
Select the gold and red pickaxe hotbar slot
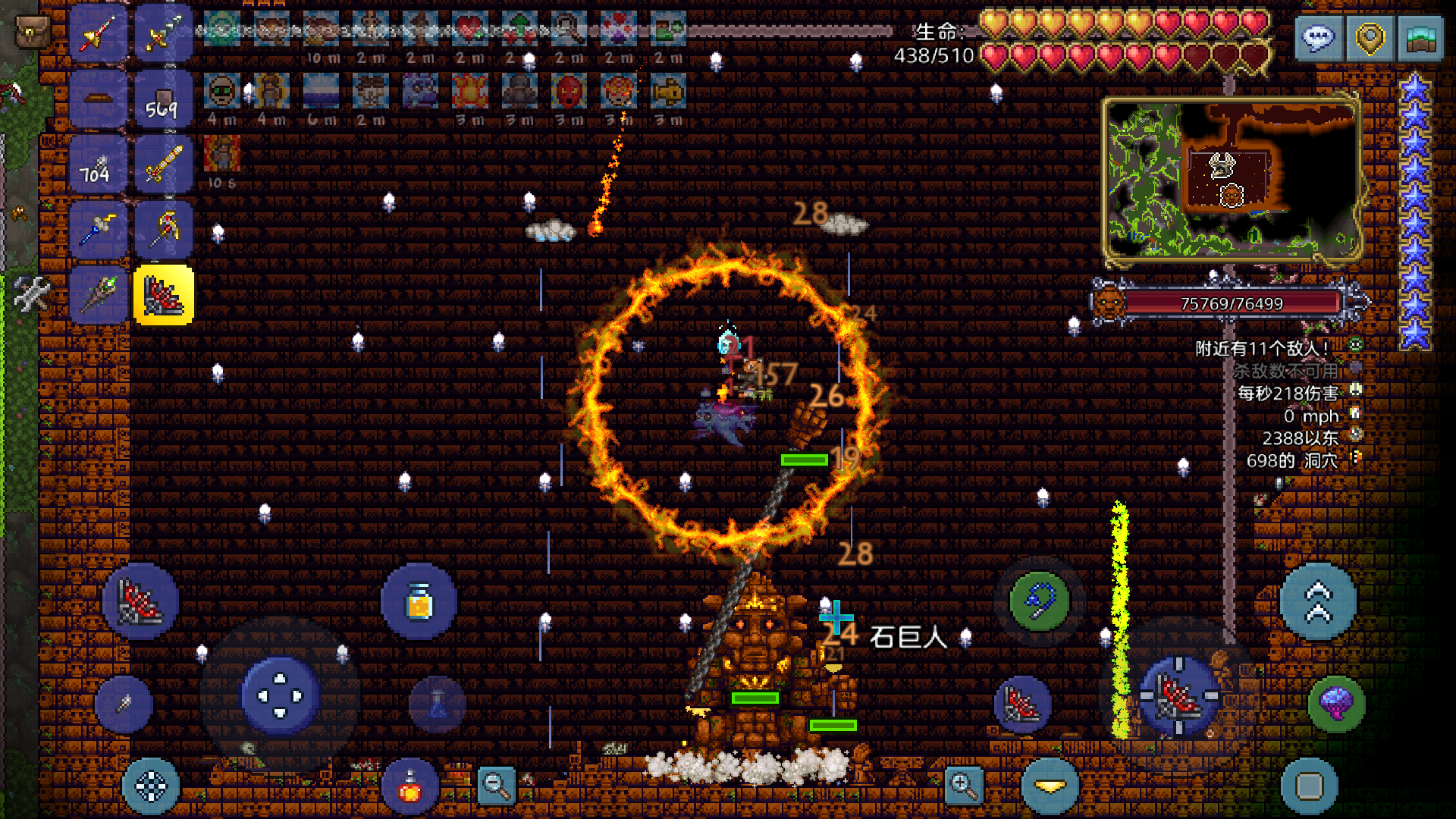point(164,229)
